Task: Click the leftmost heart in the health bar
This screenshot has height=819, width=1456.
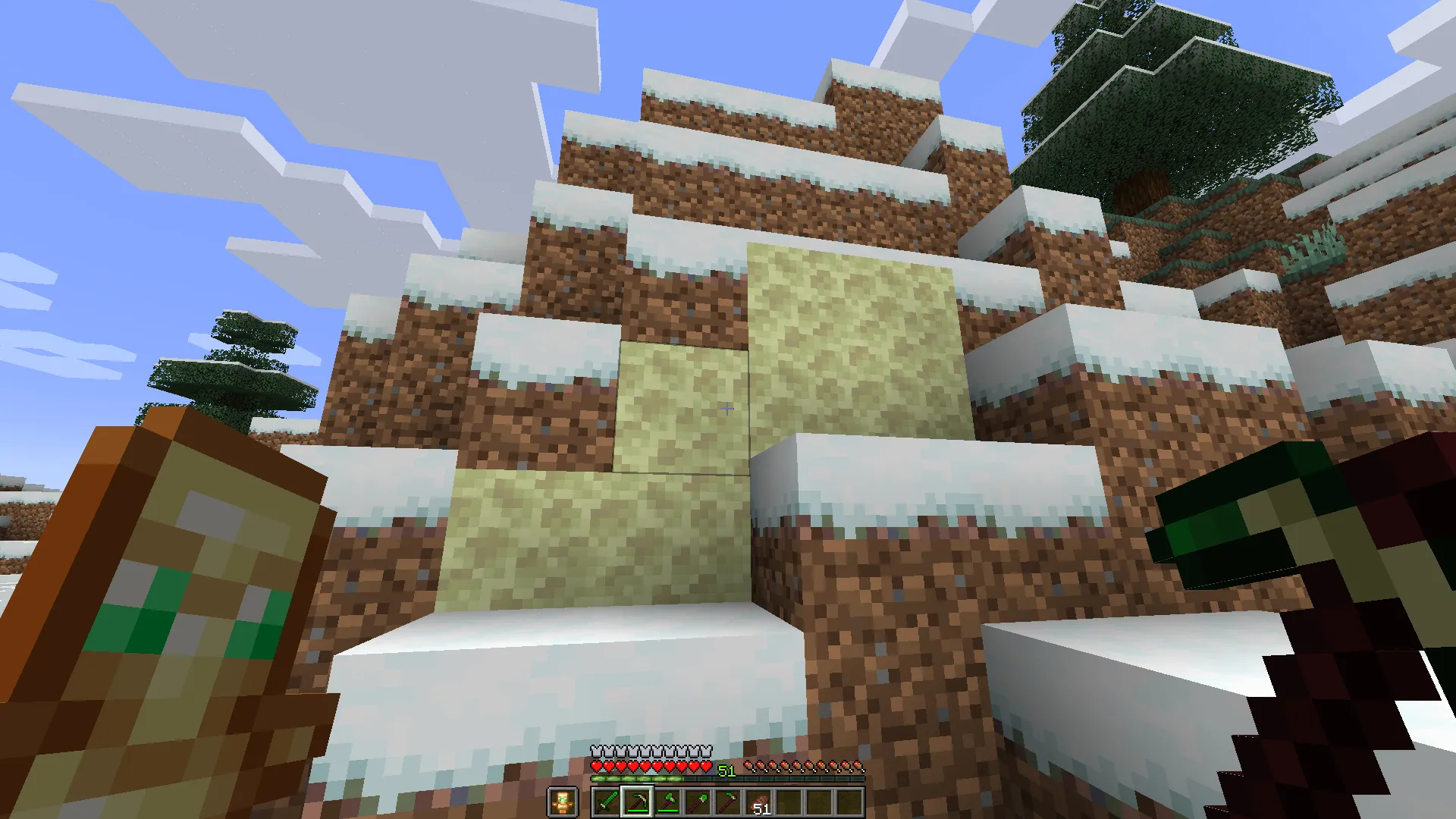Action: pyautogui.click(x=597, y=765)
